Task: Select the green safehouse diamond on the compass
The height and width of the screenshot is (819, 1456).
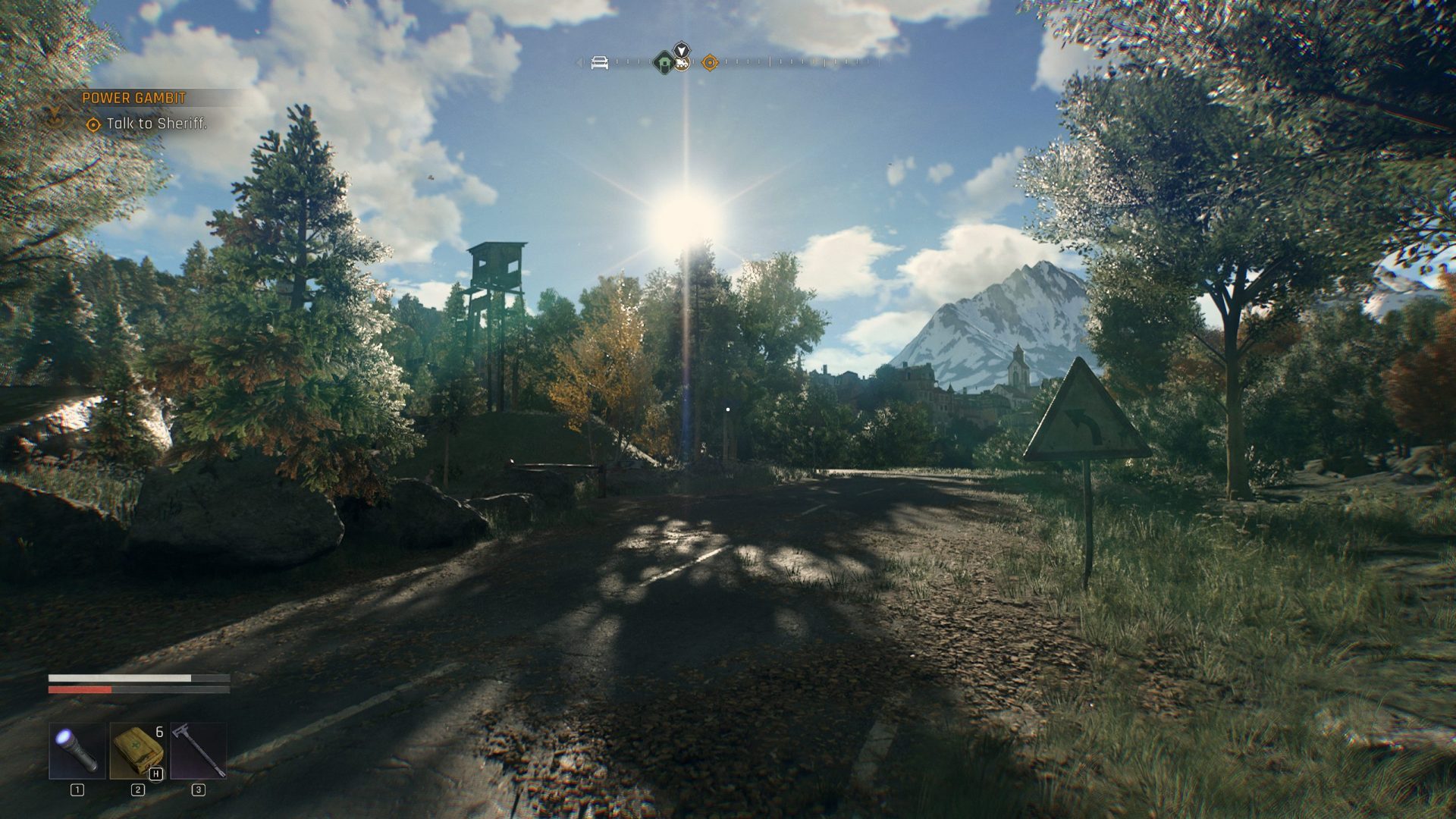Action: click(663, 64)
